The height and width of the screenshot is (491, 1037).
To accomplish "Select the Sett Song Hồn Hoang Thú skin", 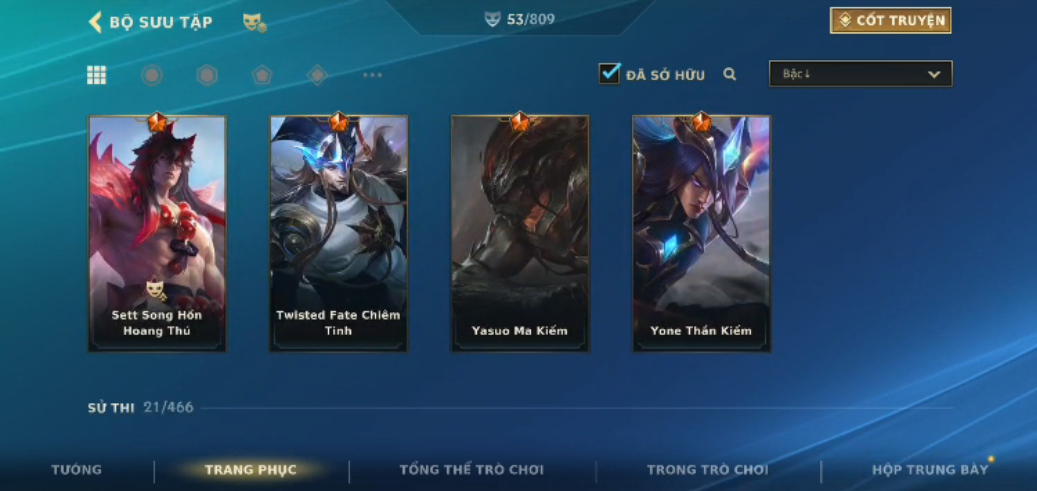I will coord(157,233).
